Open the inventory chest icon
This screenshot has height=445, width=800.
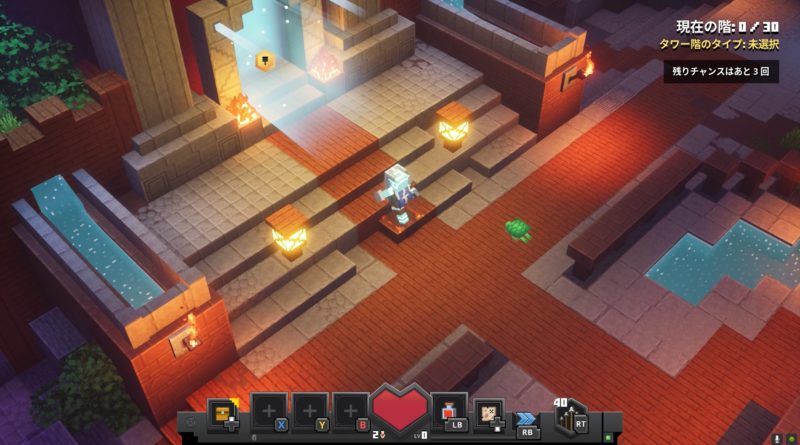tap(222, 412)
